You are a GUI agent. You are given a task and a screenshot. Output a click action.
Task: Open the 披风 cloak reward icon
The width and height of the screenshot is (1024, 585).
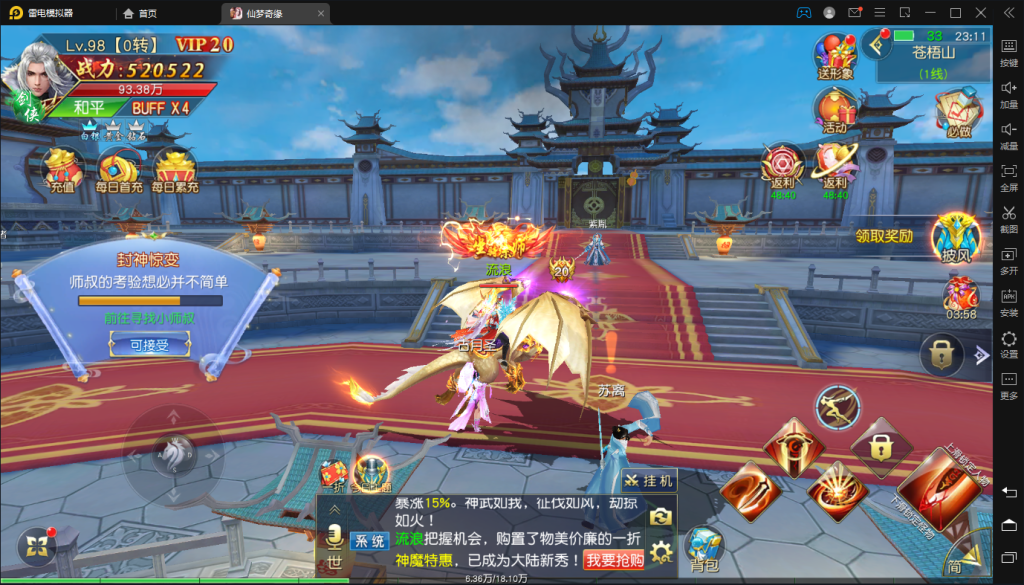click(956, 238)
